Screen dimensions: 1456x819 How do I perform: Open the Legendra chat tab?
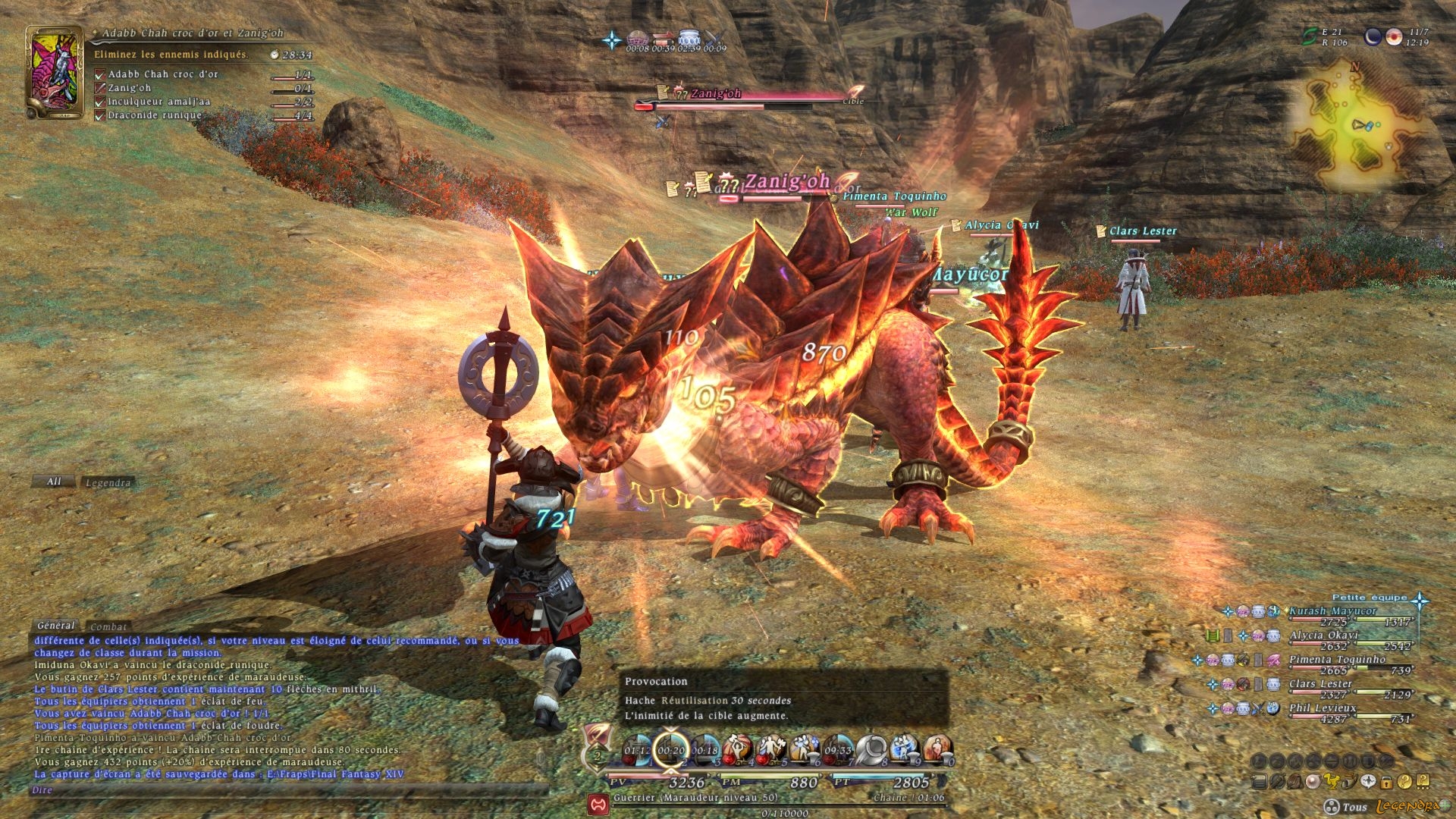click(x=108, y=482)
